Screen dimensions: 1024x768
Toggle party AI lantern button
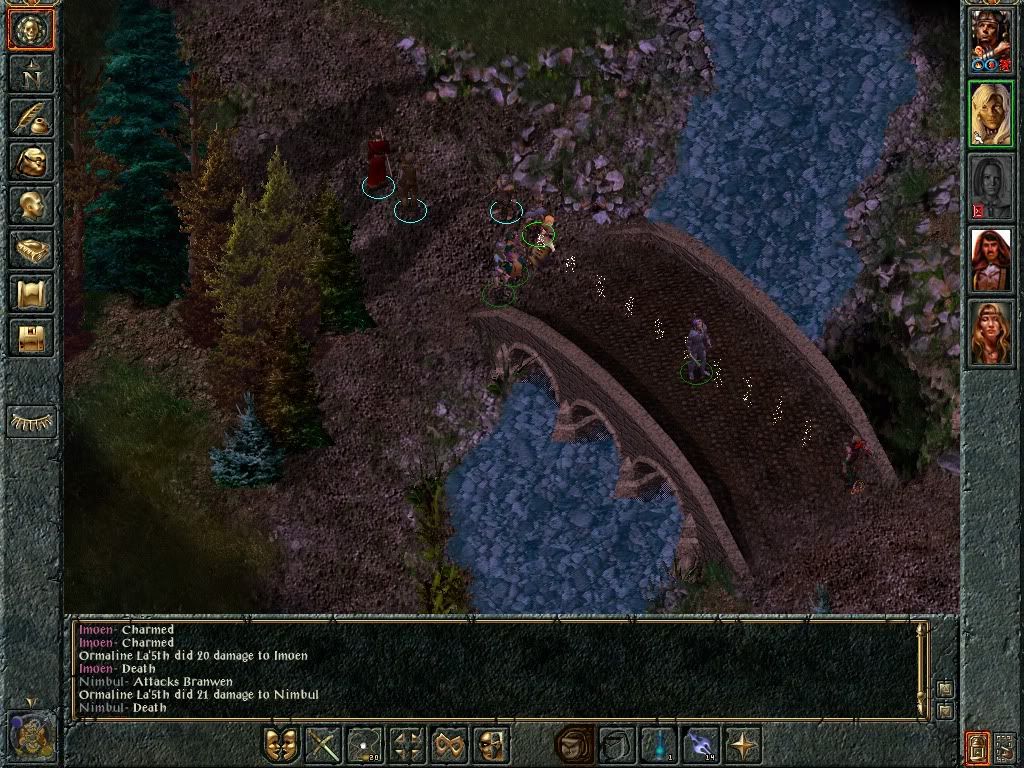coord(978,745)
